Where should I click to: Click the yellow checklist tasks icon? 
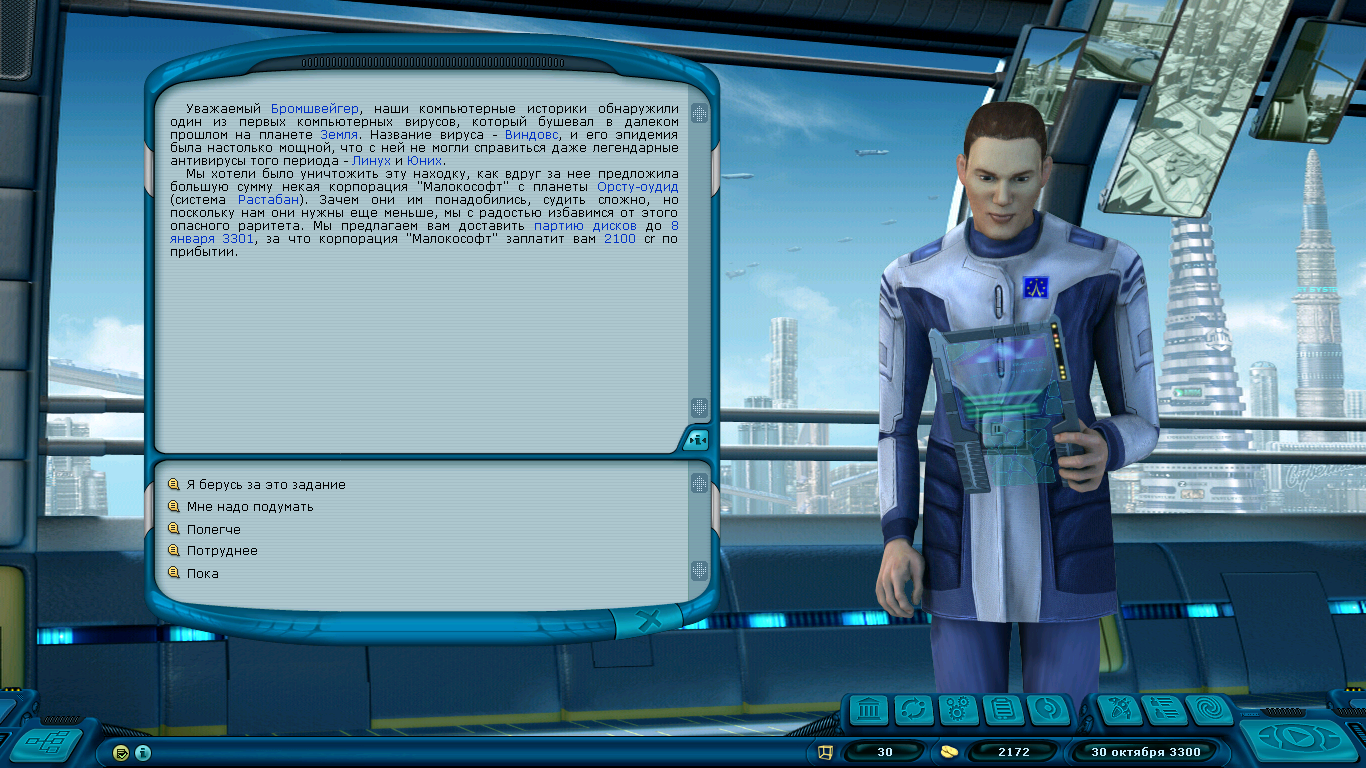tap(122, 752)
